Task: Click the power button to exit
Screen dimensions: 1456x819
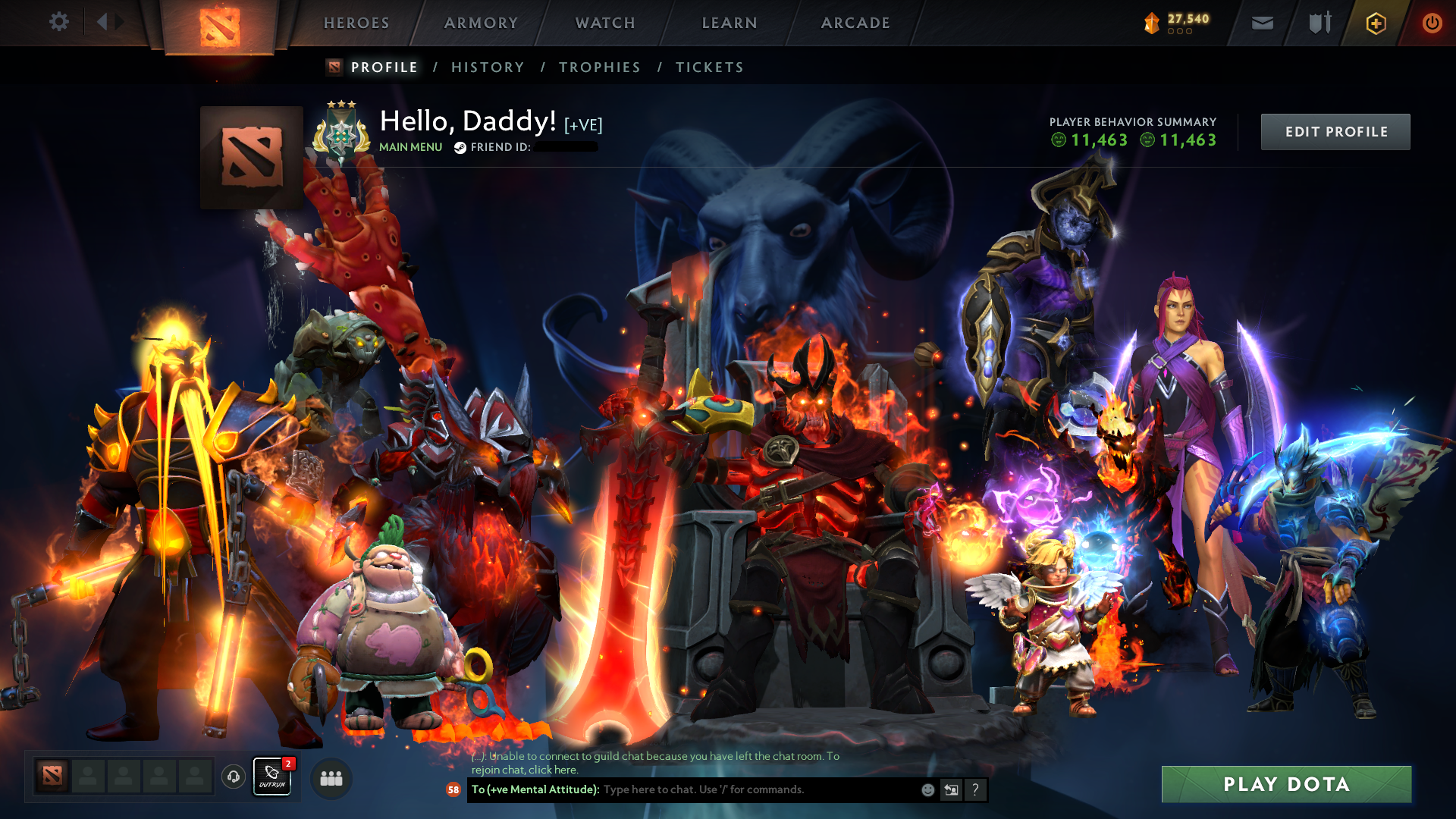Action: (x=1432, y=23)
